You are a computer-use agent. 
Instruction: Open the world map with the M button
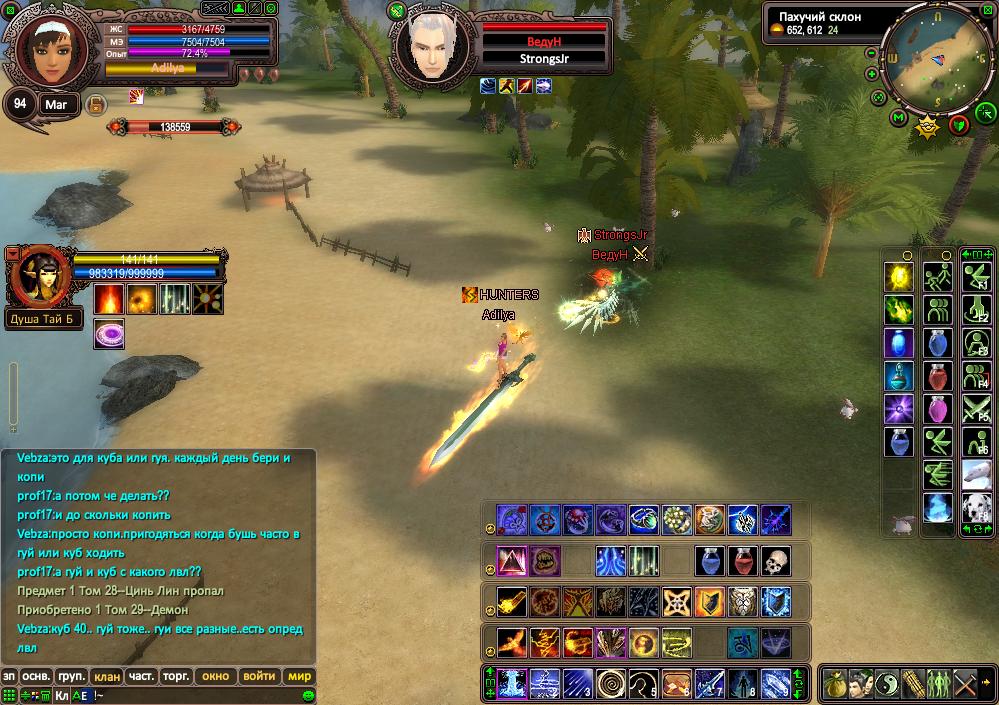pos(898,118)
